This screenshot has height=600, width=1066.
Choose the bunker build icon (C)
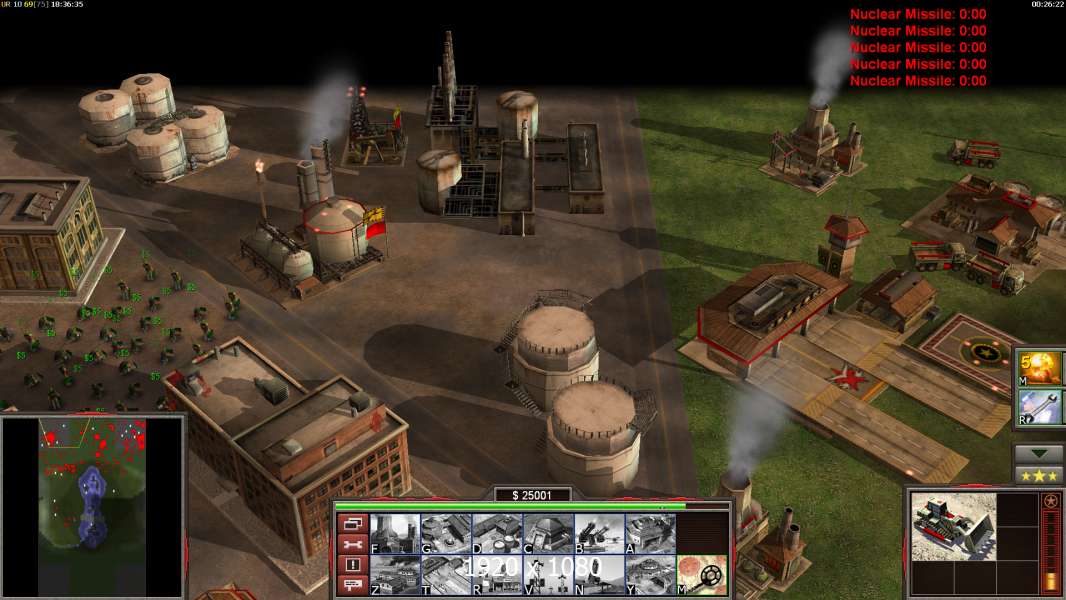tap(548, 533)
